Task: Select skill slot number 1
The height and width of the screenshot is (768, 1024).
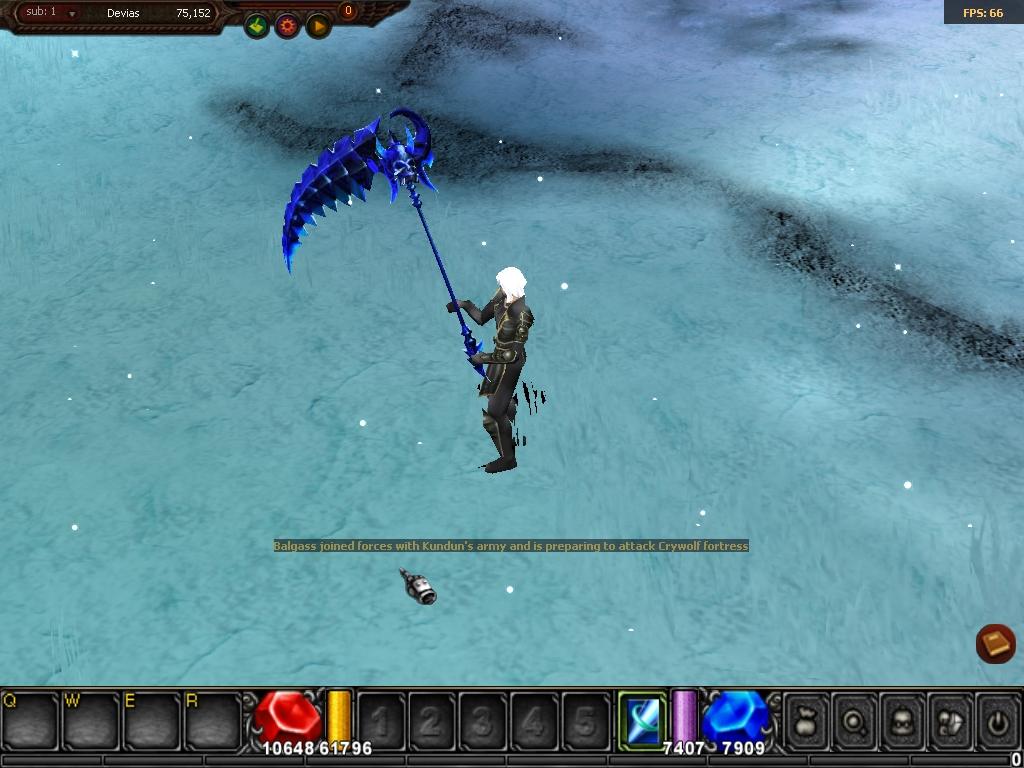Action: (381, 720)
